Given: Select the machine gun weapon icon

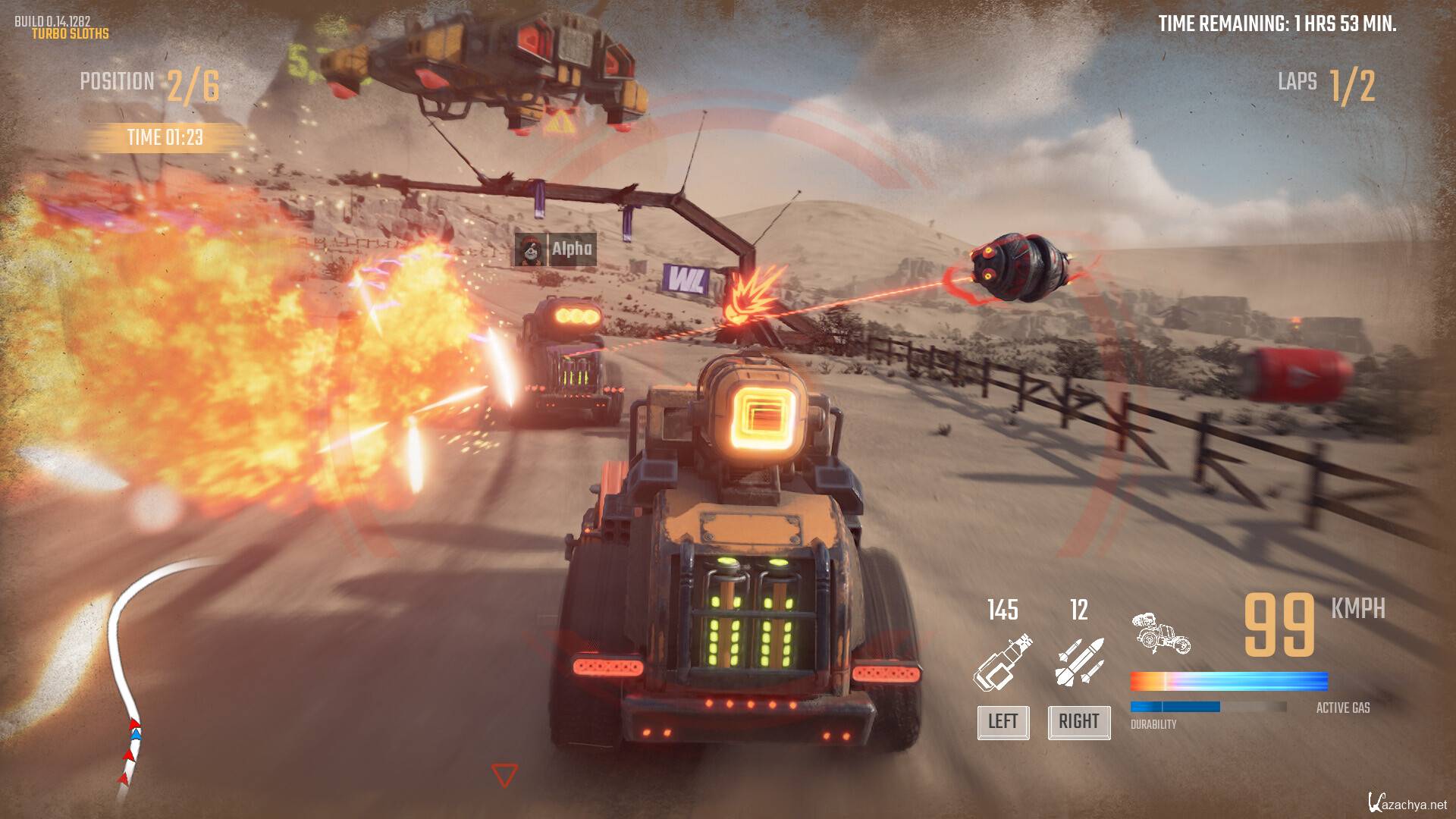Looking at the screenshot, I should coord(1003,663).
